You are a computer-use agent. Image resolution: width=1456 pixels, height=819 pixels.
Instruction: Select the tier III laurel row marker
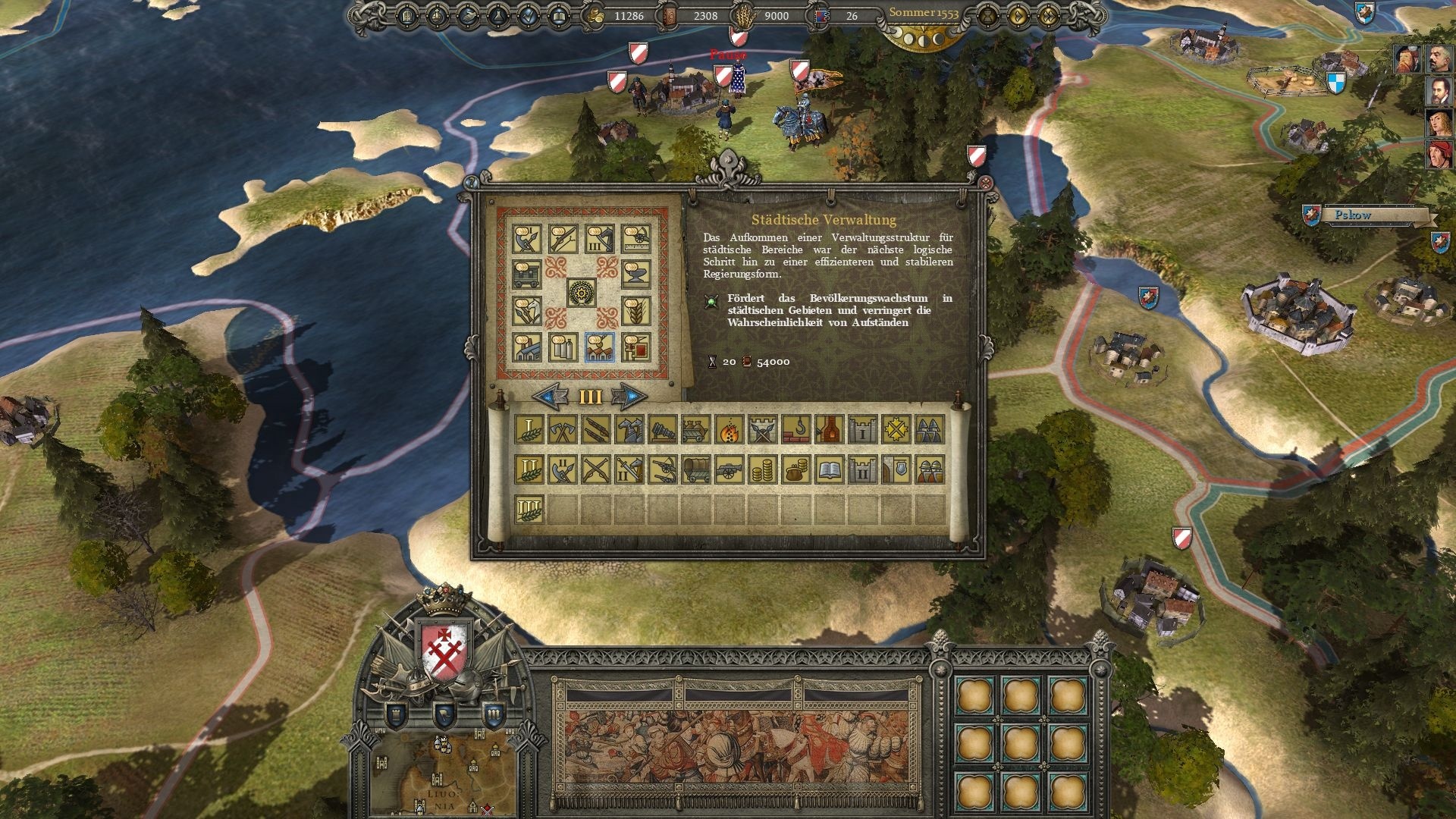(x=529, y=508)
